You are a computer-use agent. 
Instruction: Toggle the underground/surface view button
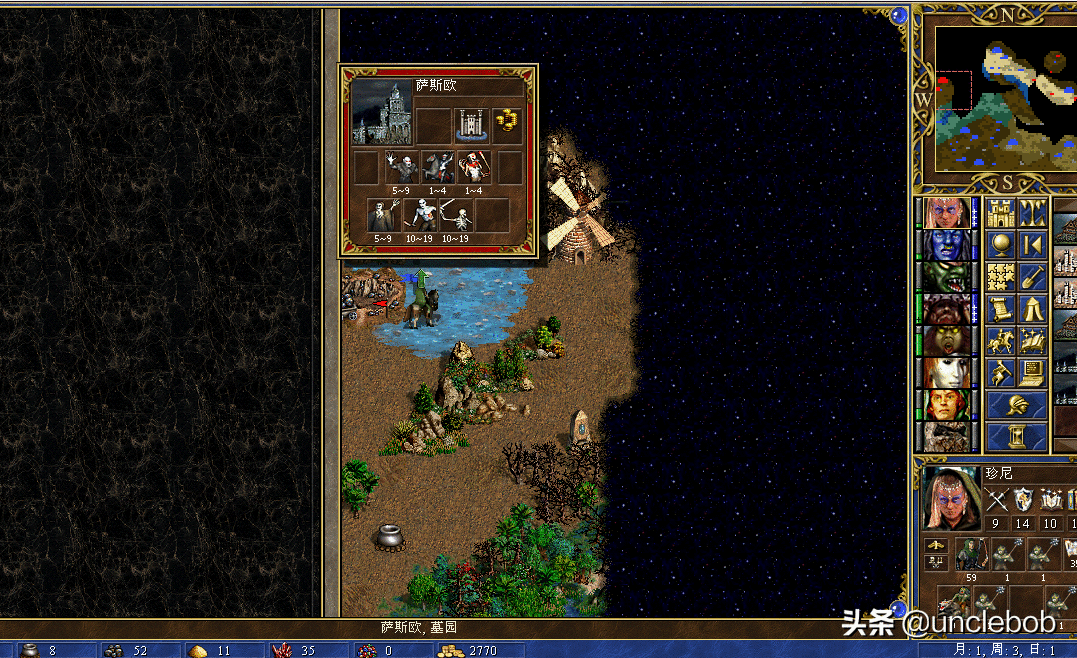point(1033,213)
